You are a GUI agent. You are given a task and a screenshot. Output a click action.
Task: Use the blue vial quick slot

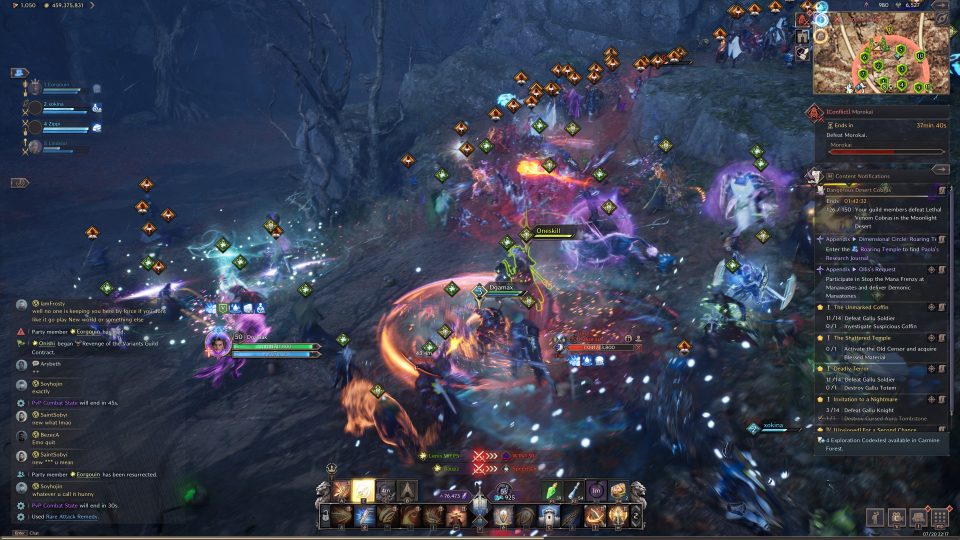coord(574,490)
